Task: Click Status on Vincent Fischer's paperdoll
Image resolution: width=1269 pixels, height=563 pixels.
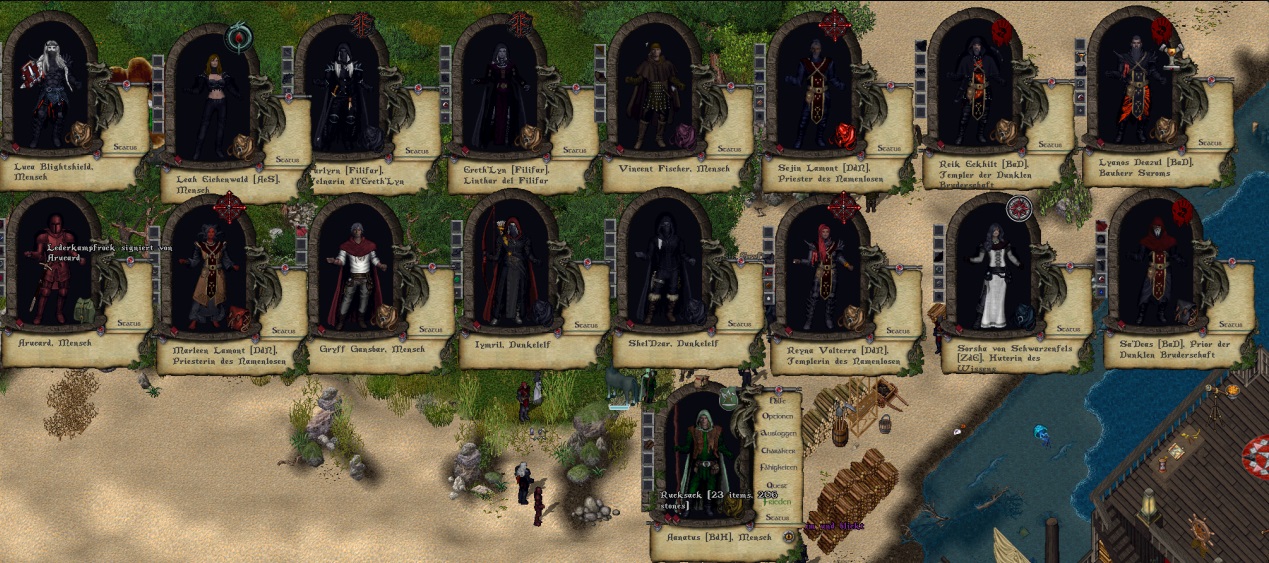Action: tap(730, 150)
